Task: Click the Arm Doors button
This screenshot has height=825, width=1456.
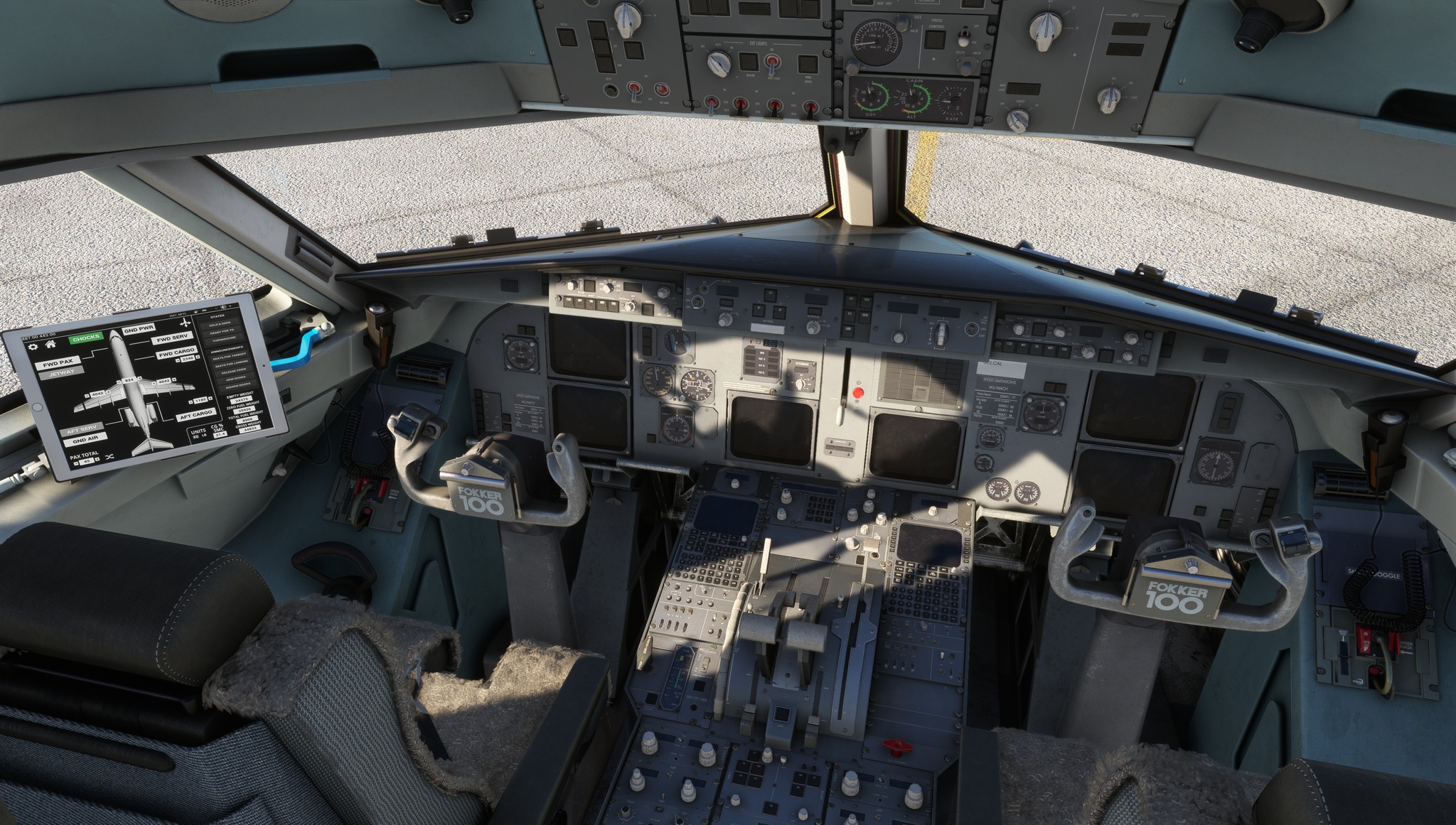Action: (x=235, y=378)
